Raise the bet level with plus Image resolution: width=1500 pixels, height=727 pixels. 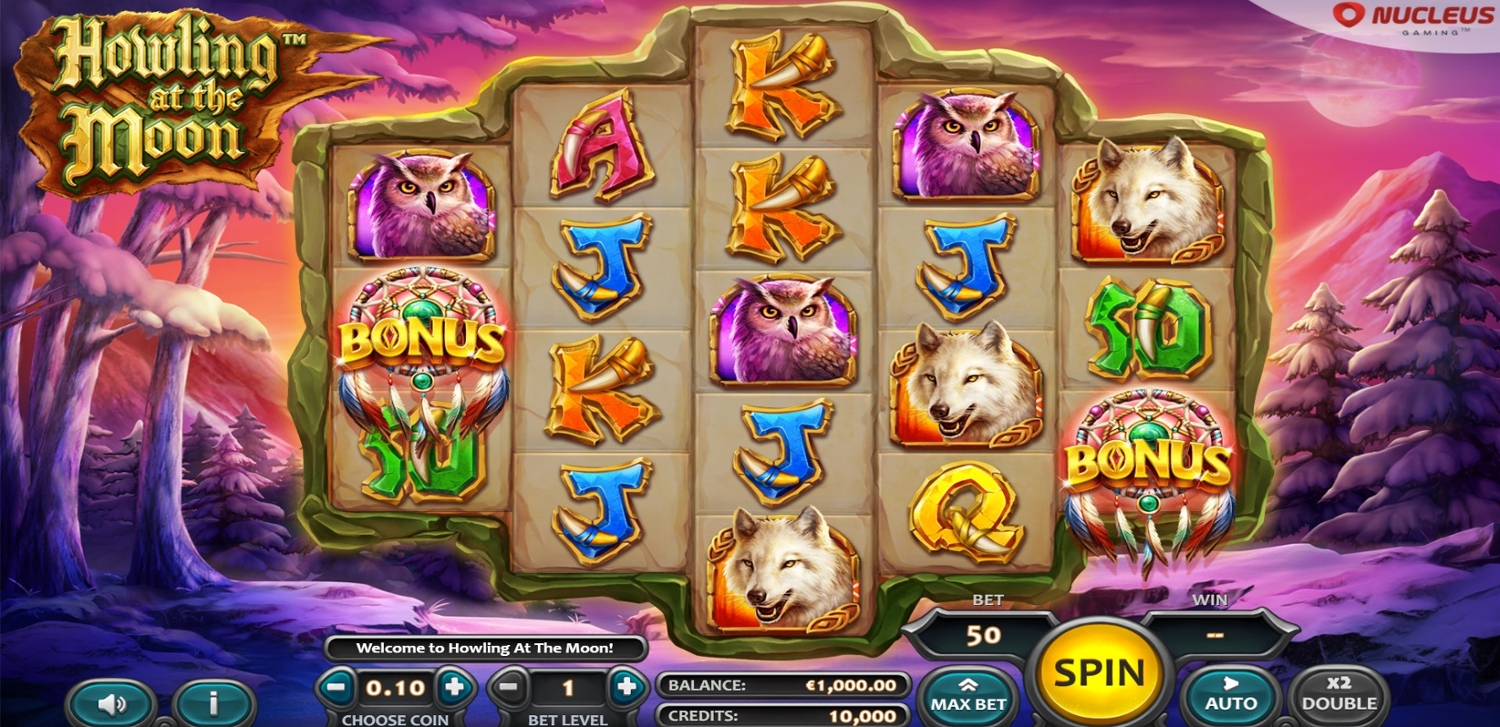click(627, 687)
